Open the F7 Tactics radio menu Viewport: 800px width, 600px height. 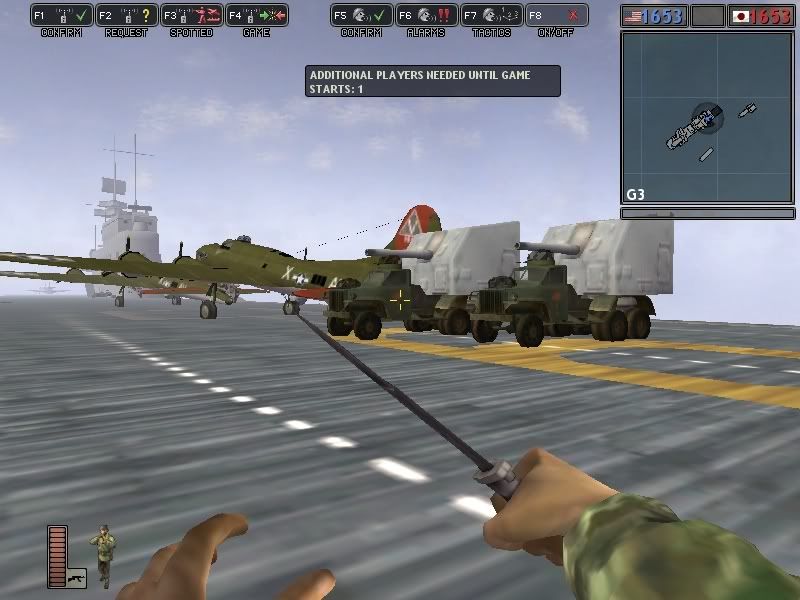[x=491, y=16]
